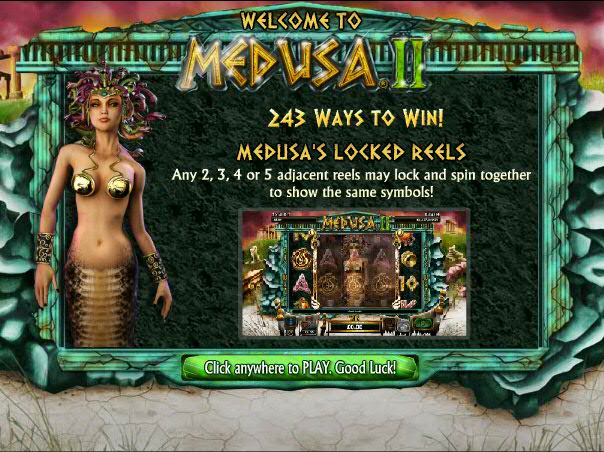Select the Medusa II gameplay preview thumbnail
The width and height of the screenshot is (604, 452).
pos(353,273)
